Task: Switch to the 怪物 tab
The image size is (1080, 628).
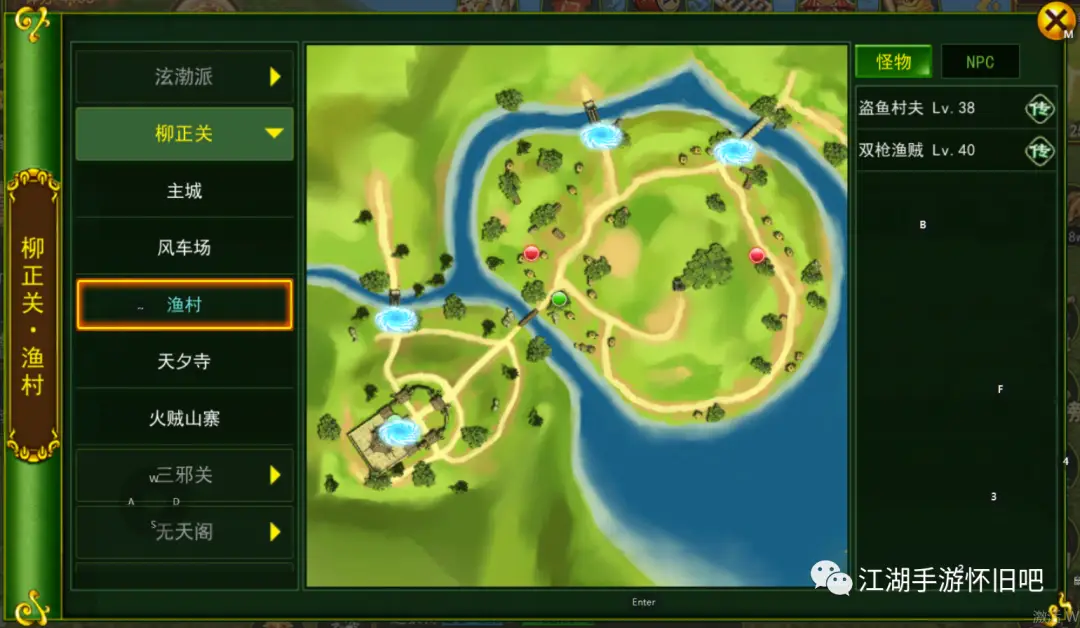Action: [x=893, y=62]
